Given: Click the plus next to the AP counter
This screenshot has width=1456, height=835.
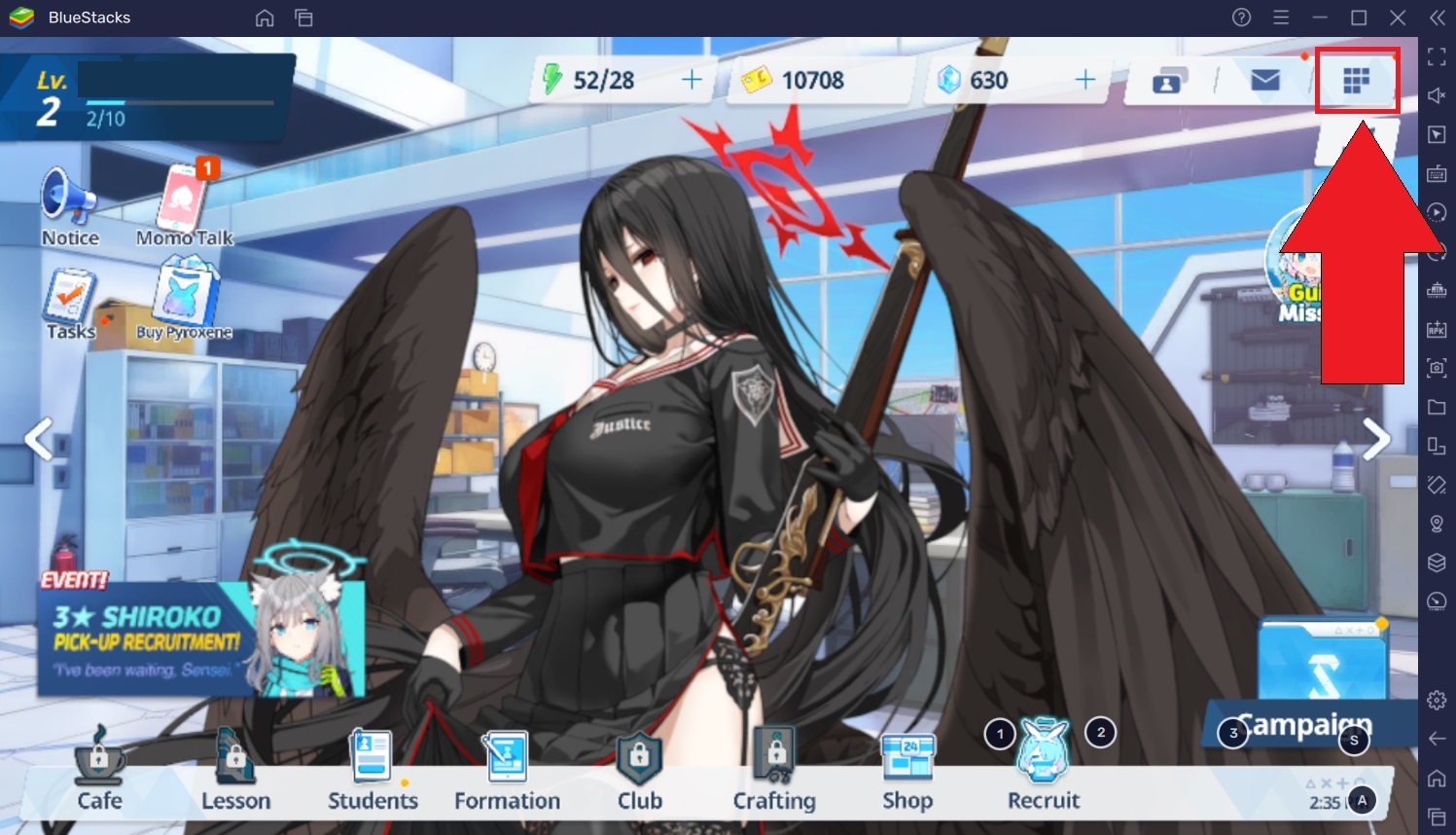Looking at the screenshot, I should (692, 80).
